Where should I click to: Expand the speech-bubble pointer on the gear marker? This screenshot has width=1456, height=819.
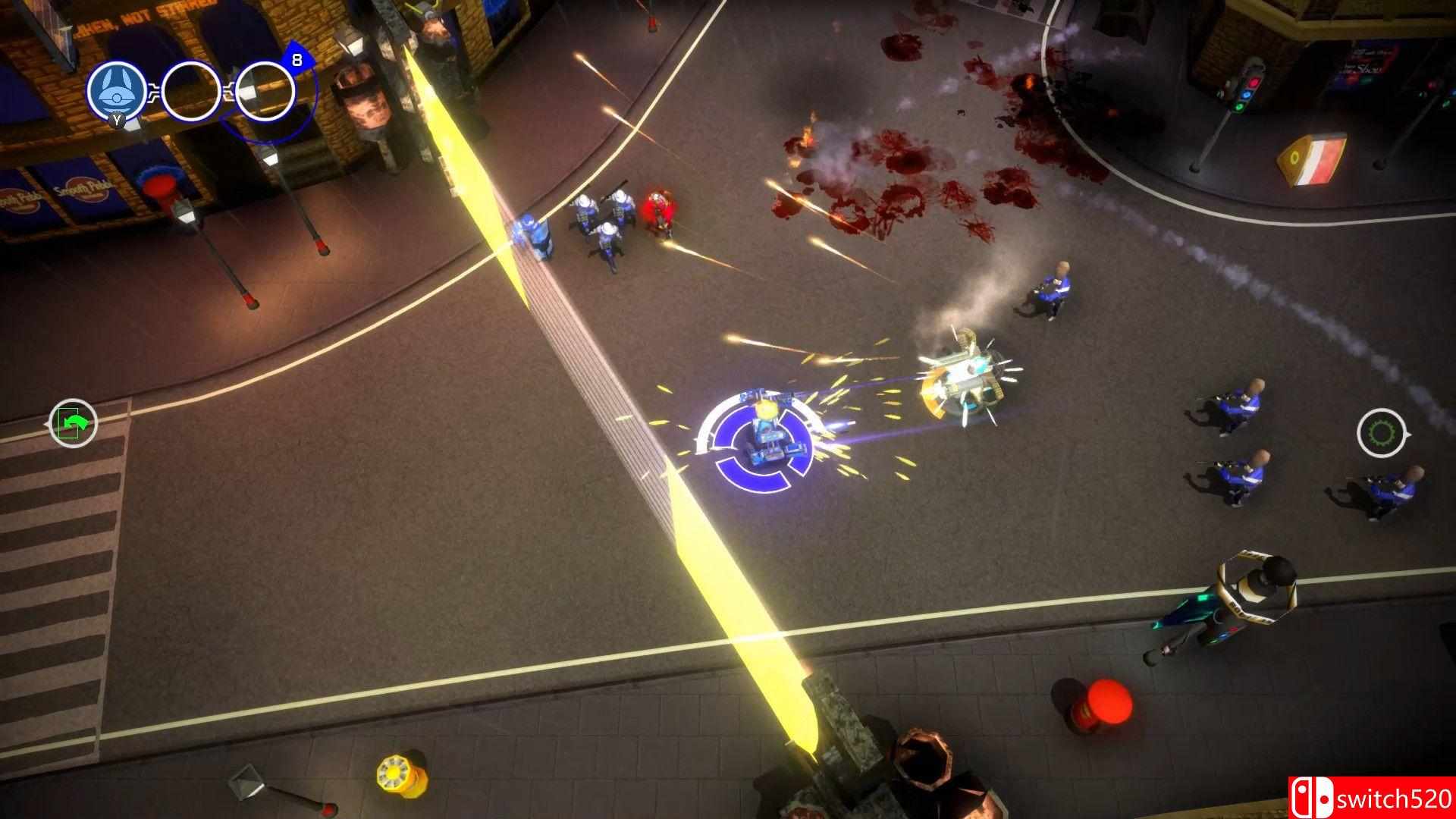click(x=1408, y=434)
